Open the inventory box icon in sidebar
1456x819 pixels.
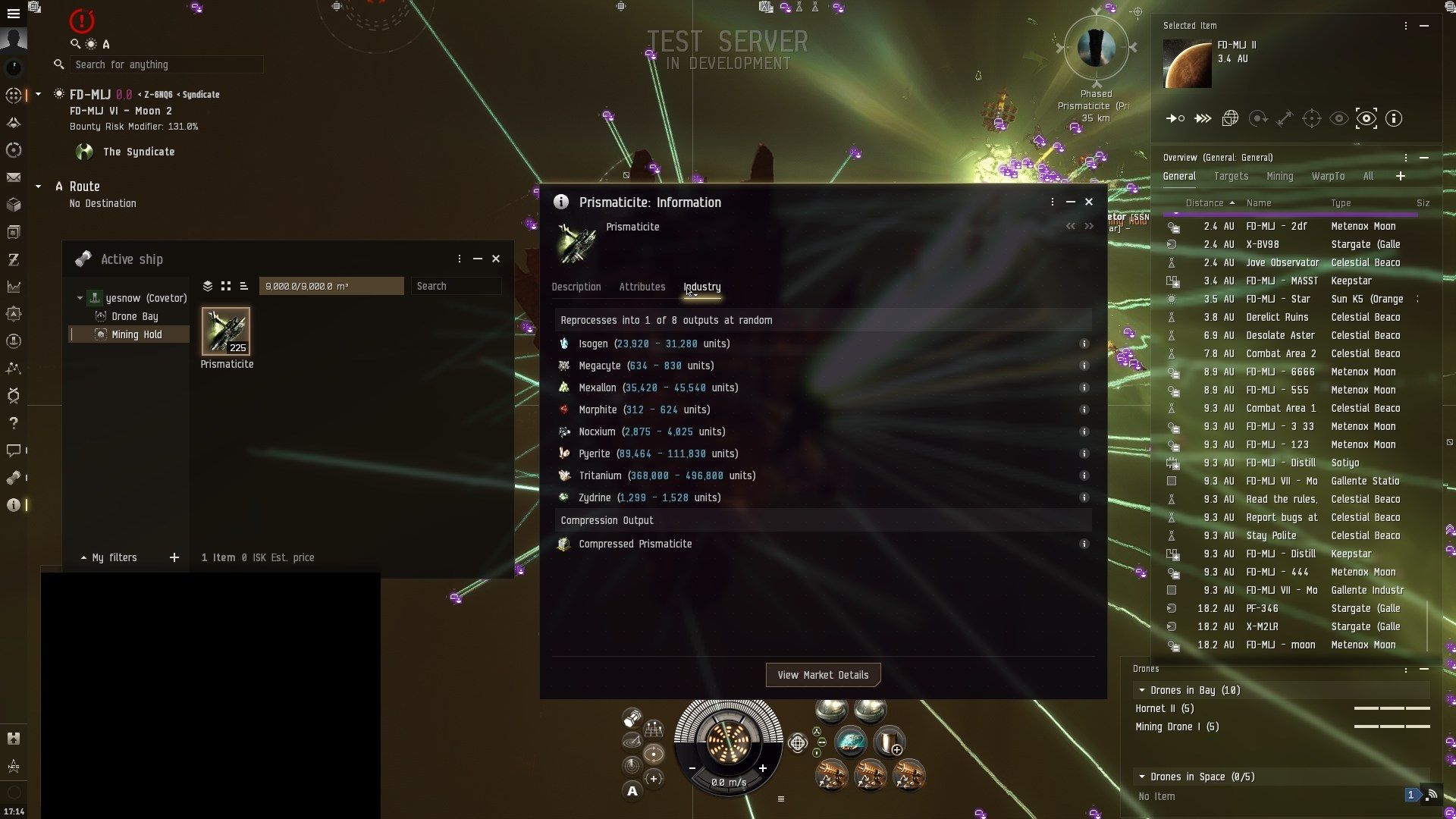pos(13,204)
